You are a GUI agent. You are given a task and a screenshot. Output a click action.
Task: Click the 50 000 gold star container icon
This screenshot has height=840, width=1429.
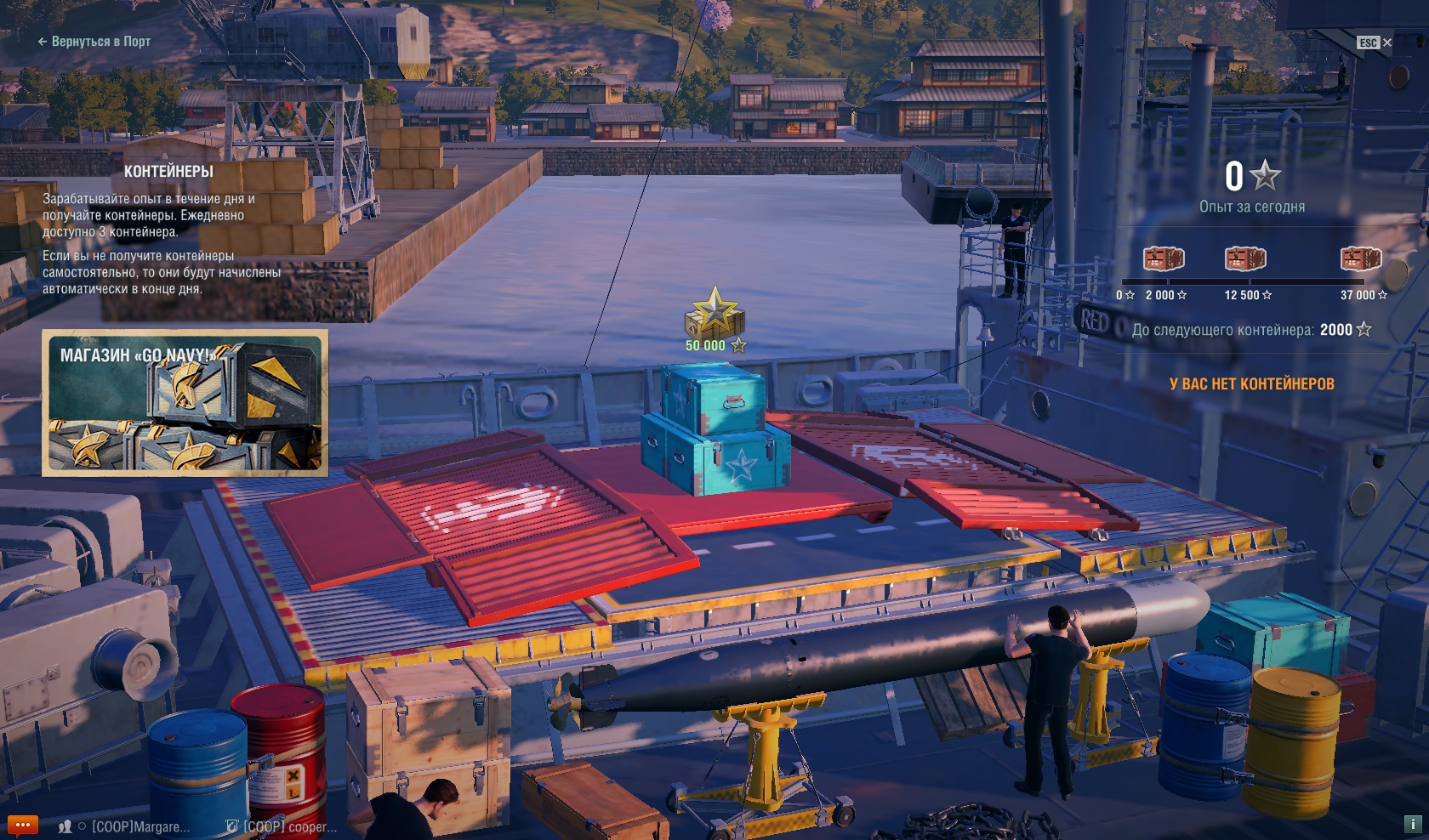pos(714,314)
